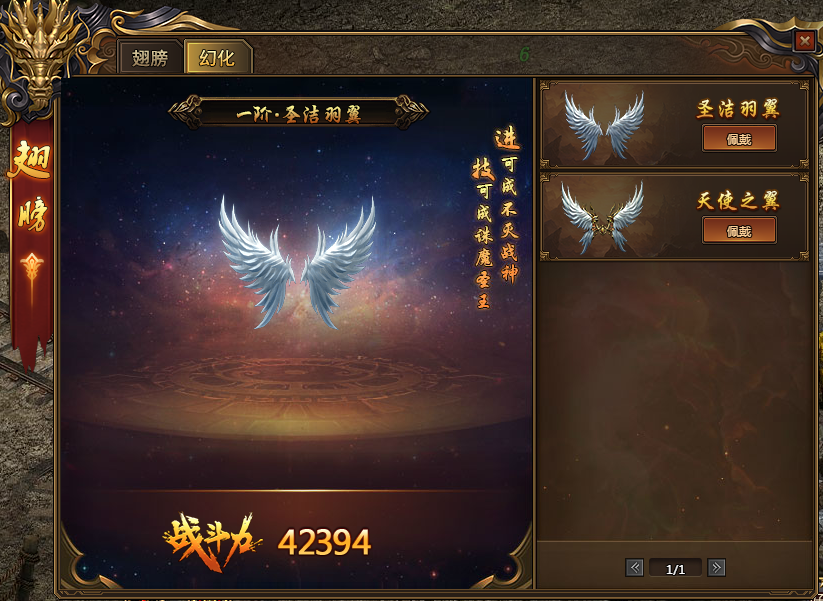Viewport: 823px width, 601px height.
Task: Click 佩戴 for 天使之翼
Action: point(739,230)
